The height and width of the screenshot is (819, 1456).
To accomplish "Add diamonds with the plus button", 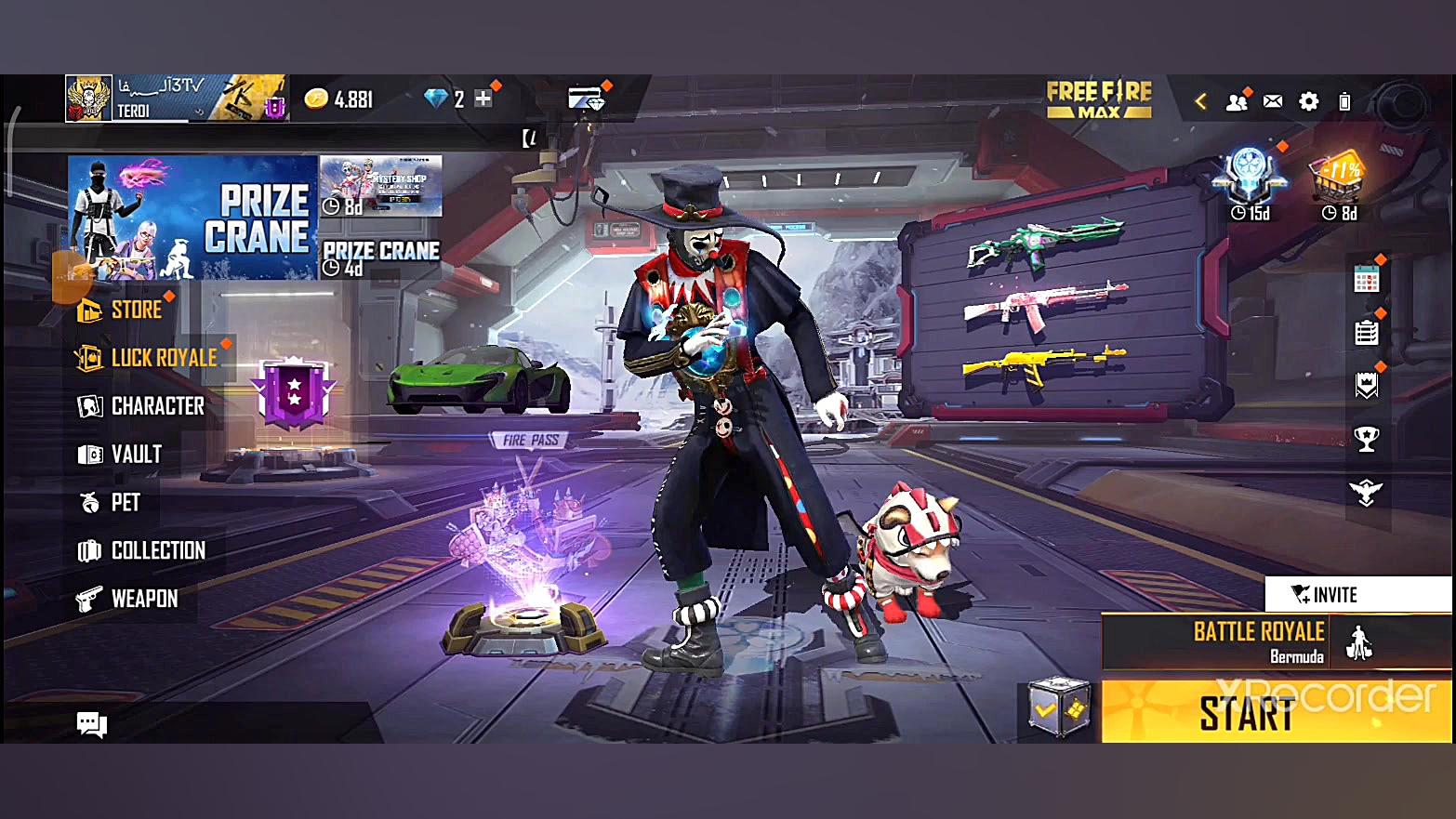I will pos(483,99).
